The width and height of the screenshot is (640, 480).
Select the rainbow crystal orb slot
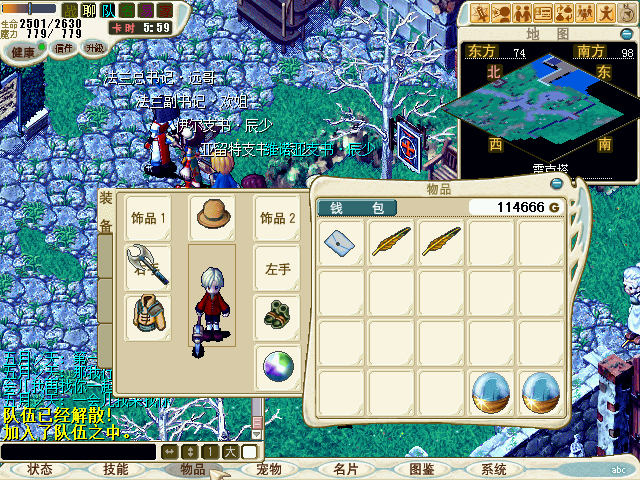tap(278, 369)
